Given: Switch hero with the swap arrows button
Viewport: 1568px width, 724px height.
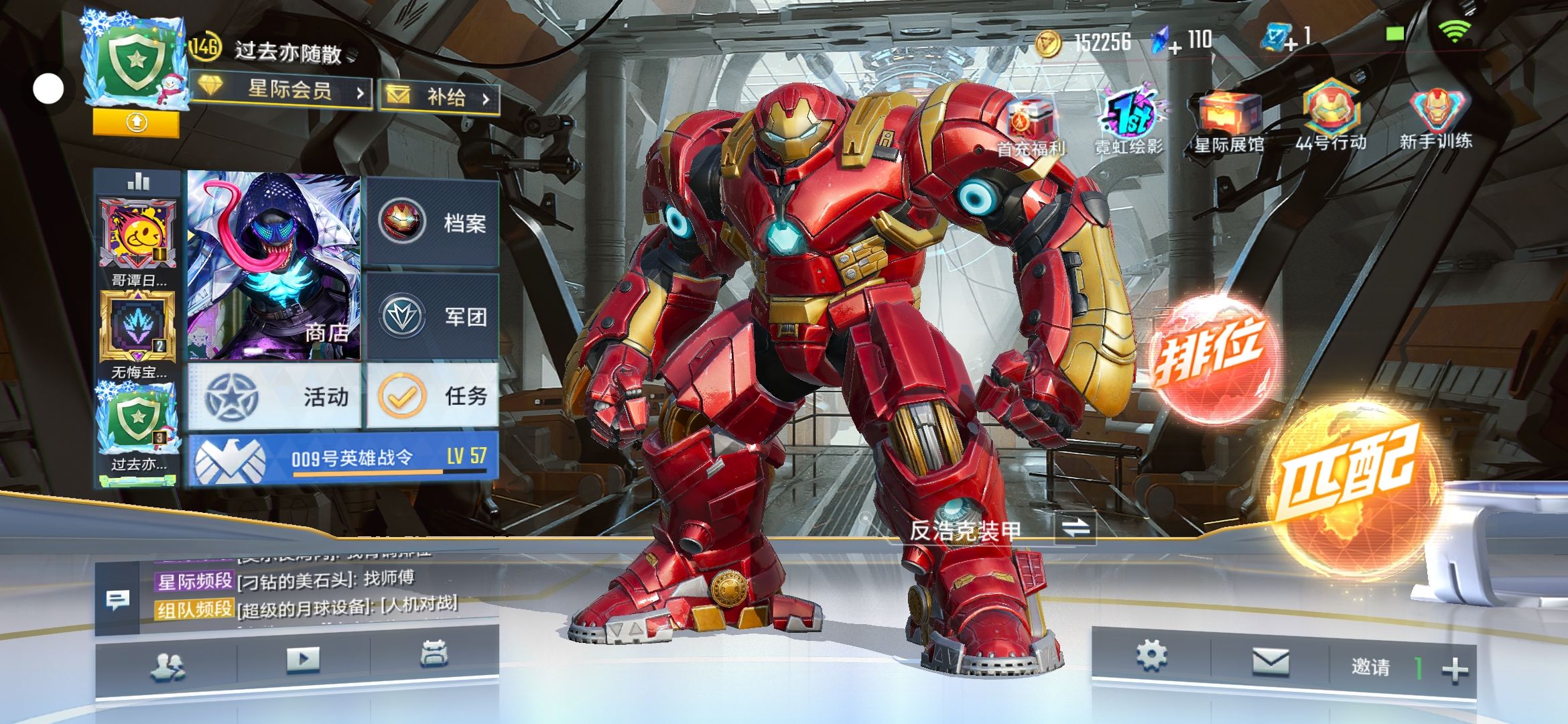Looking at the screenshot, I should click(1075, 528).
